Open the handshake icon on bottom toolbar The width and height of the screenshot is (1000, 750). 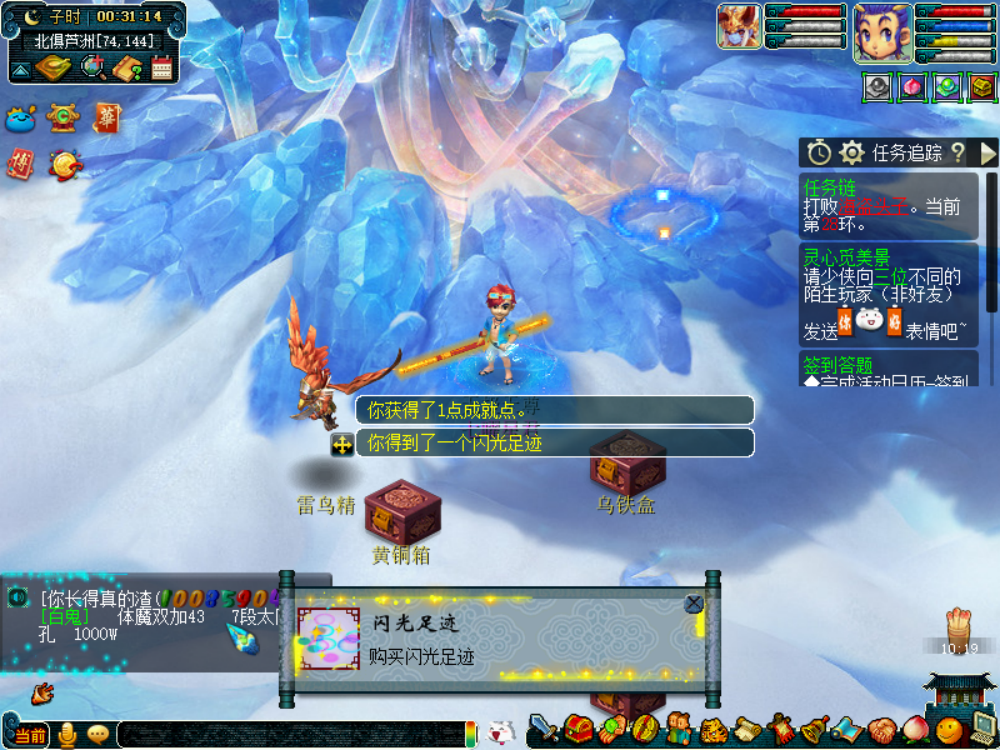tap(881, 729)
